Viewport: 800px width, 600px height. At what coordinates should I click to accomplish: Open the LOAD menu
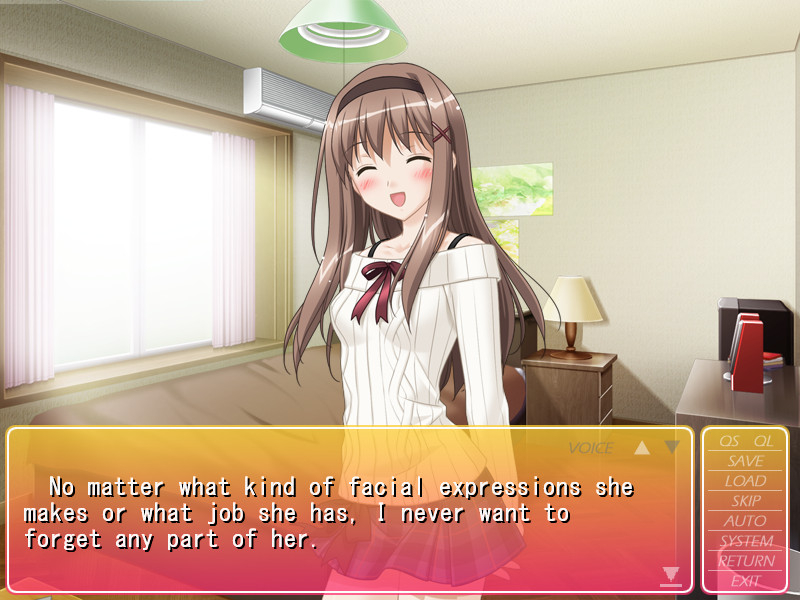746,481
